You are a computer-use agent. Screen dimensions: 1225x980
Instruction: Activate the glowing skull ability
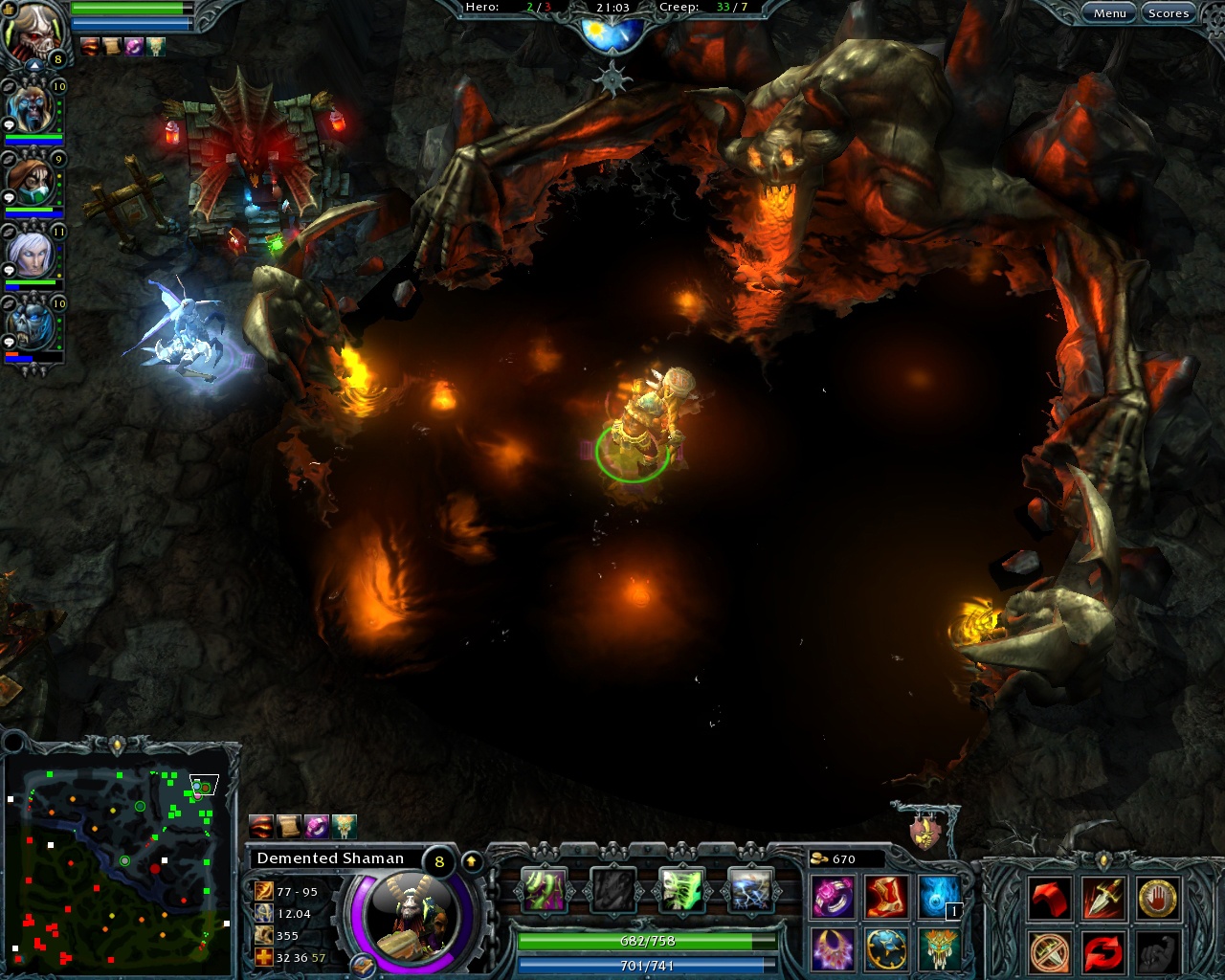pos(682,888)
